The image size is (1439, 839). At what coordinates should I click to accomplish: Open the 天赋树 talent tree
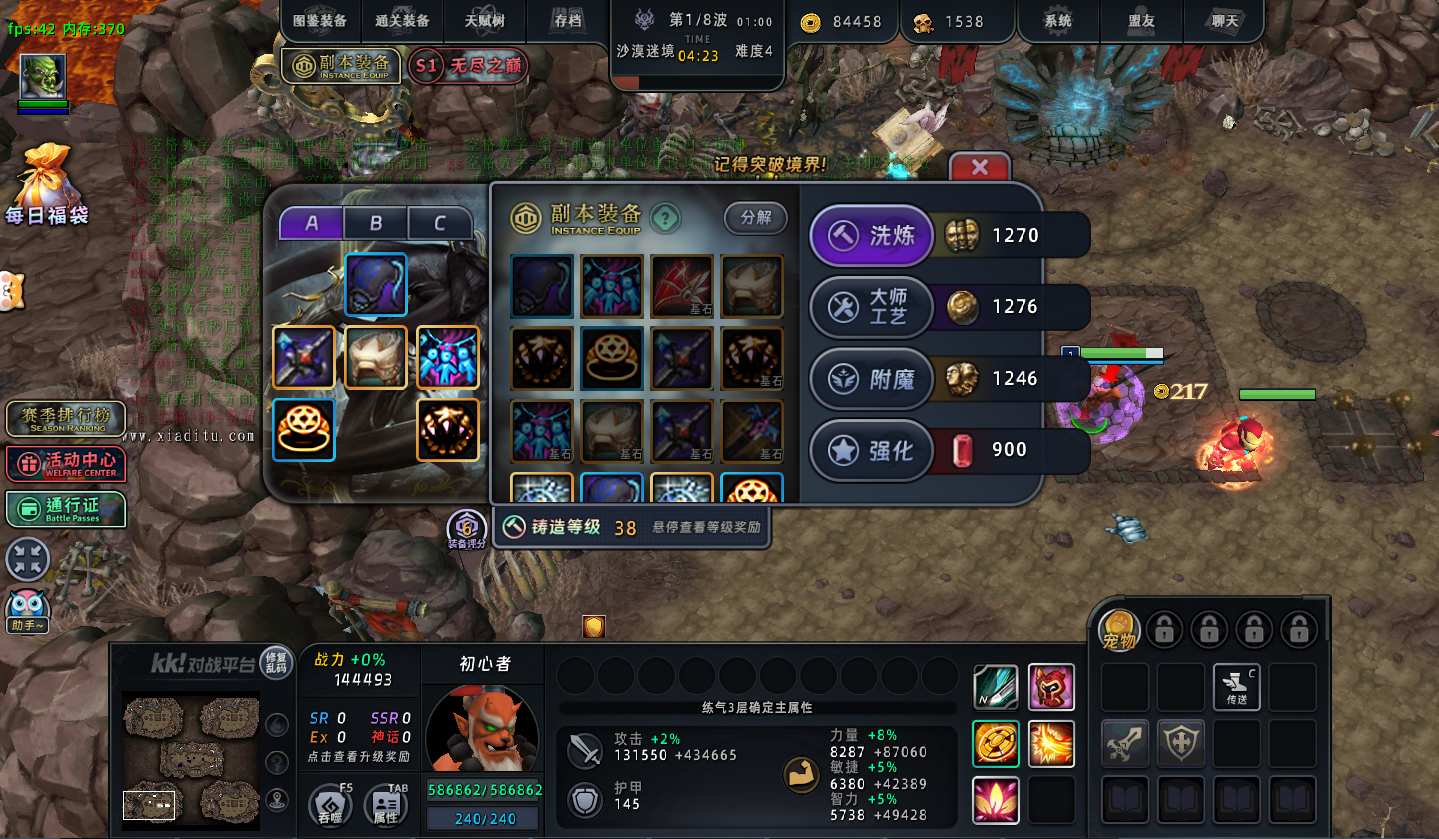(x=485, y=21)
